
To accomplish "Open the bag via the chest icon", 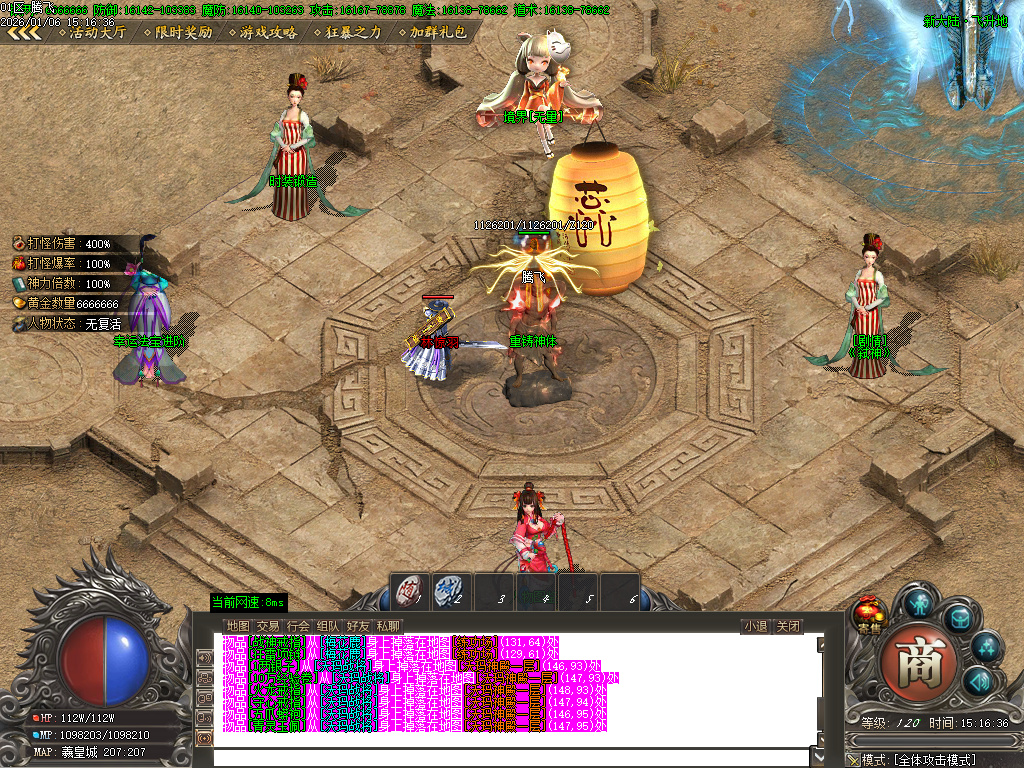I will pos(960,619).
